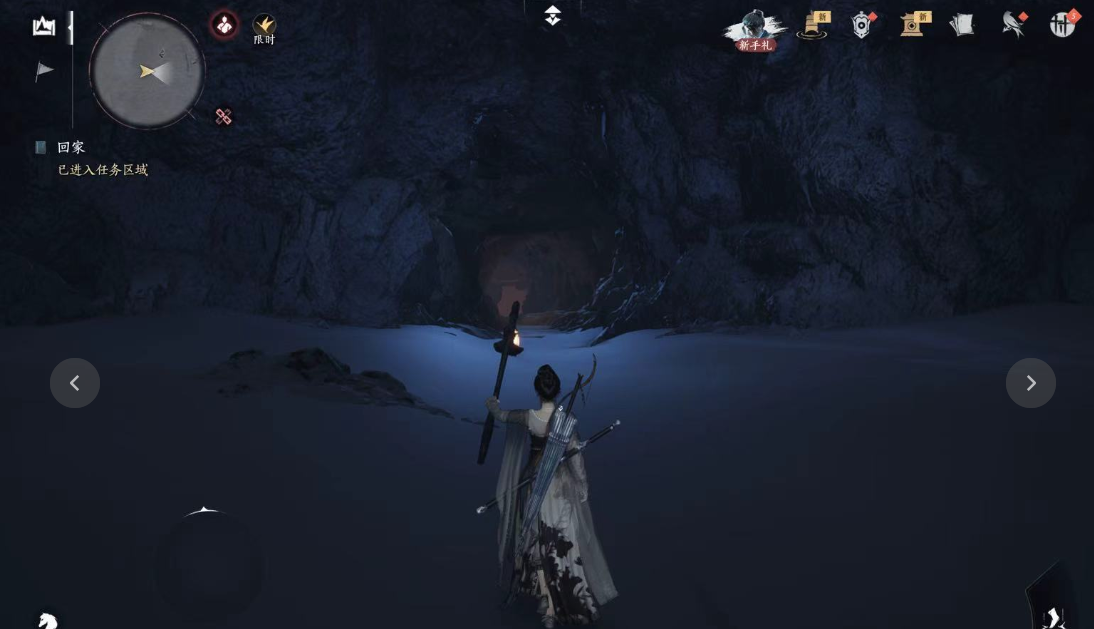Open the boat icon marked 新

(814, 26)
